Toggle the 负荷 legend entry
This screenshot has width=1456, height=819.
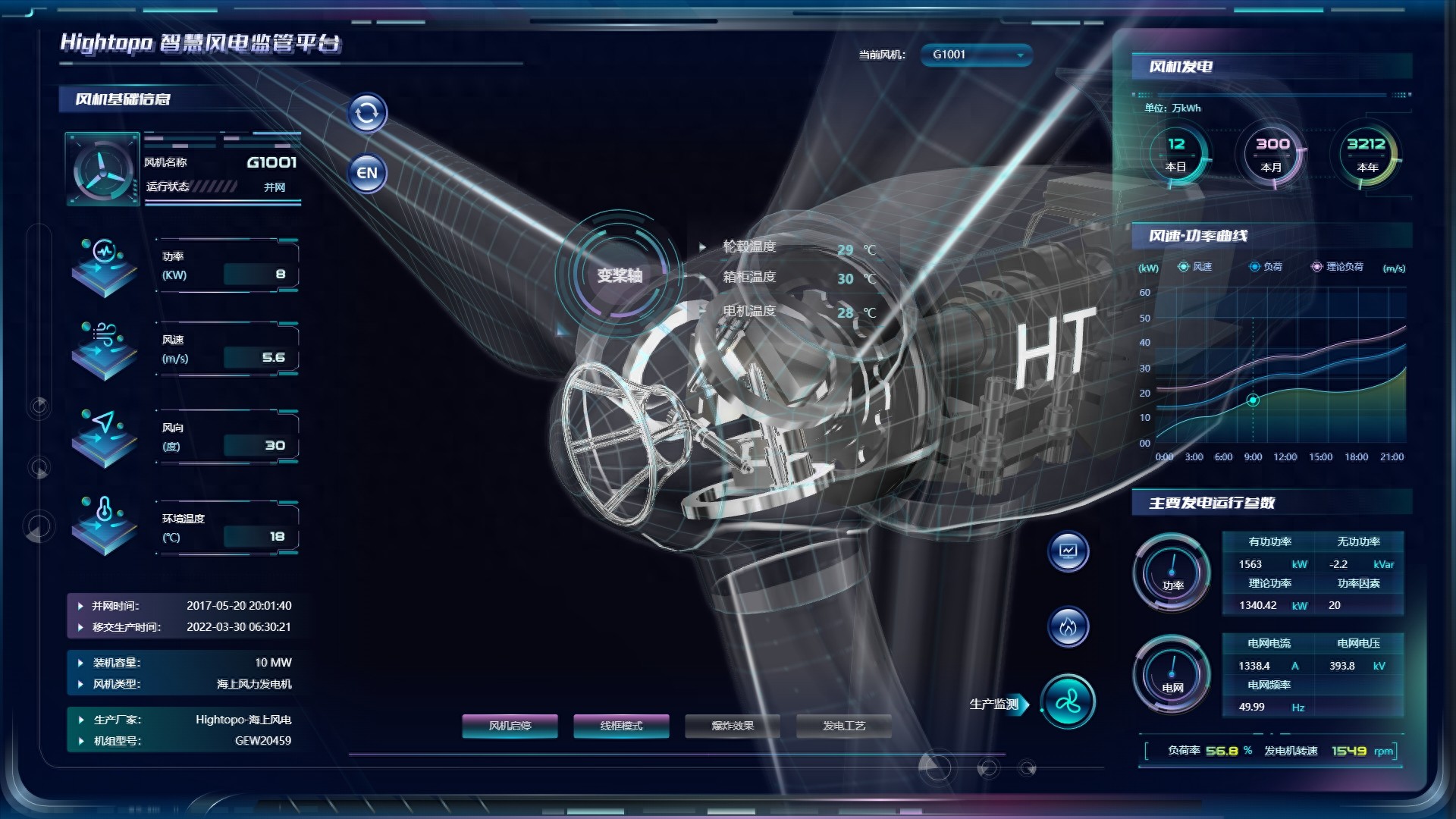click(x=1266, y=267)
